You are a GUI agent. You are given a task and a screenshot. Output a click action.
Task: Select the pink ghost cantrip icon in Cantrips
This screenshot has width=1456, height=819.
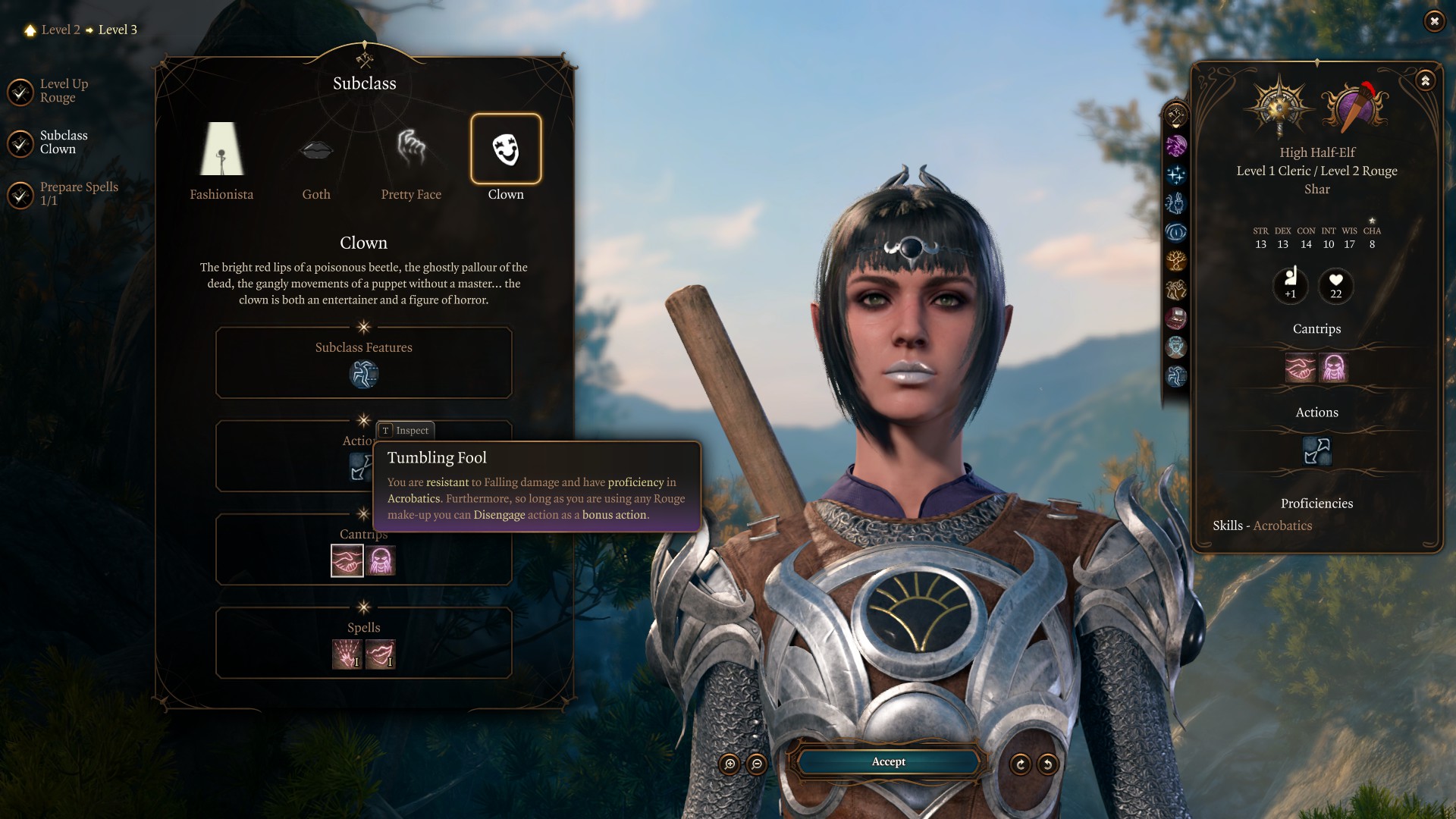click(x=381, y=561)
